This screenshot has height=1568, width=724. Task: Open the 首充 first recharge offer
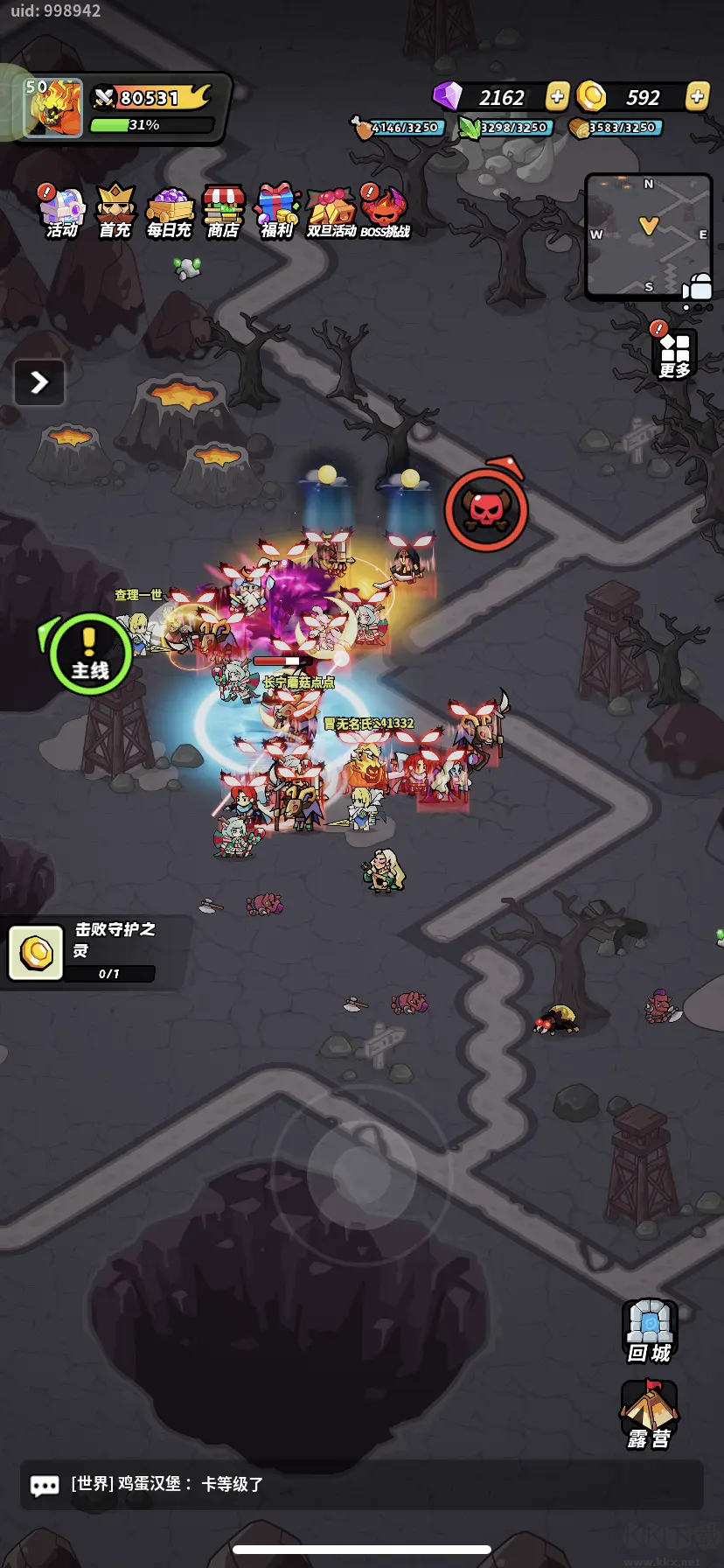[115, 213]
